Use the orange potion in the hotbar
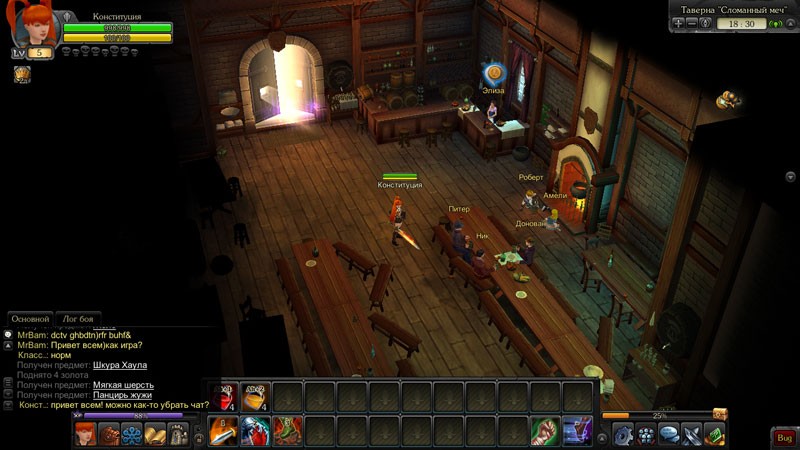 [x=256, y=396]
